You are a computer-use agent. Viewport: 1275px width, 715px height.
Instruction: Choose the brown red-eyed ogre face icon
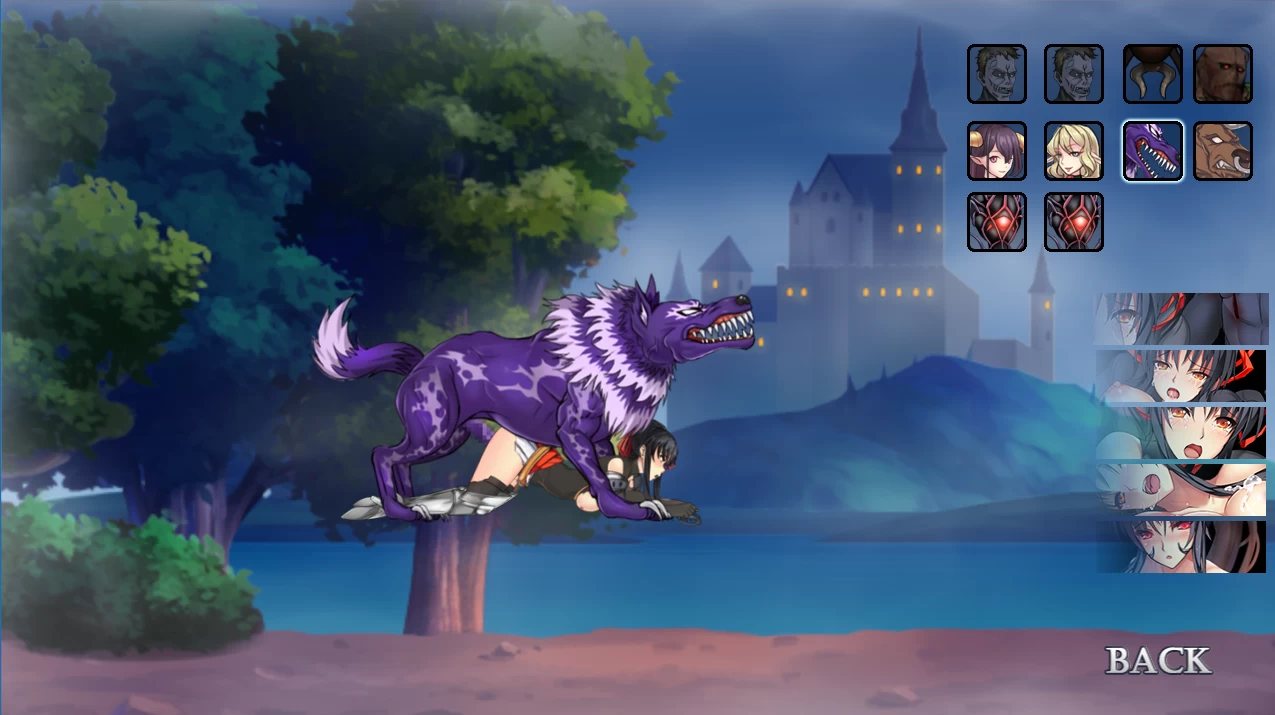tap(1222, 74)
